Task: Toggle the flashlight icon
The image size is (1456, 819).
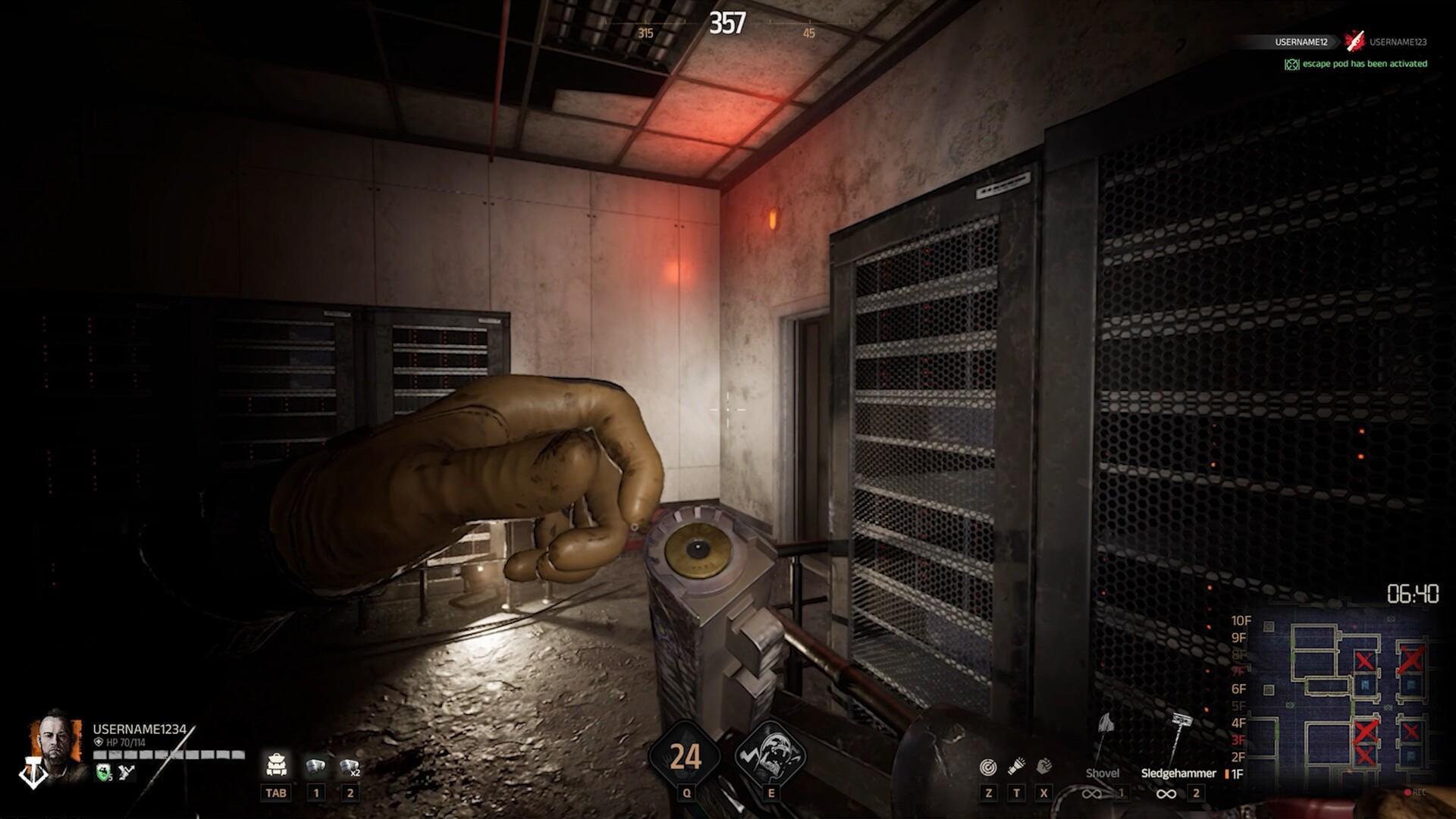Action: [x=1016, y=767]
